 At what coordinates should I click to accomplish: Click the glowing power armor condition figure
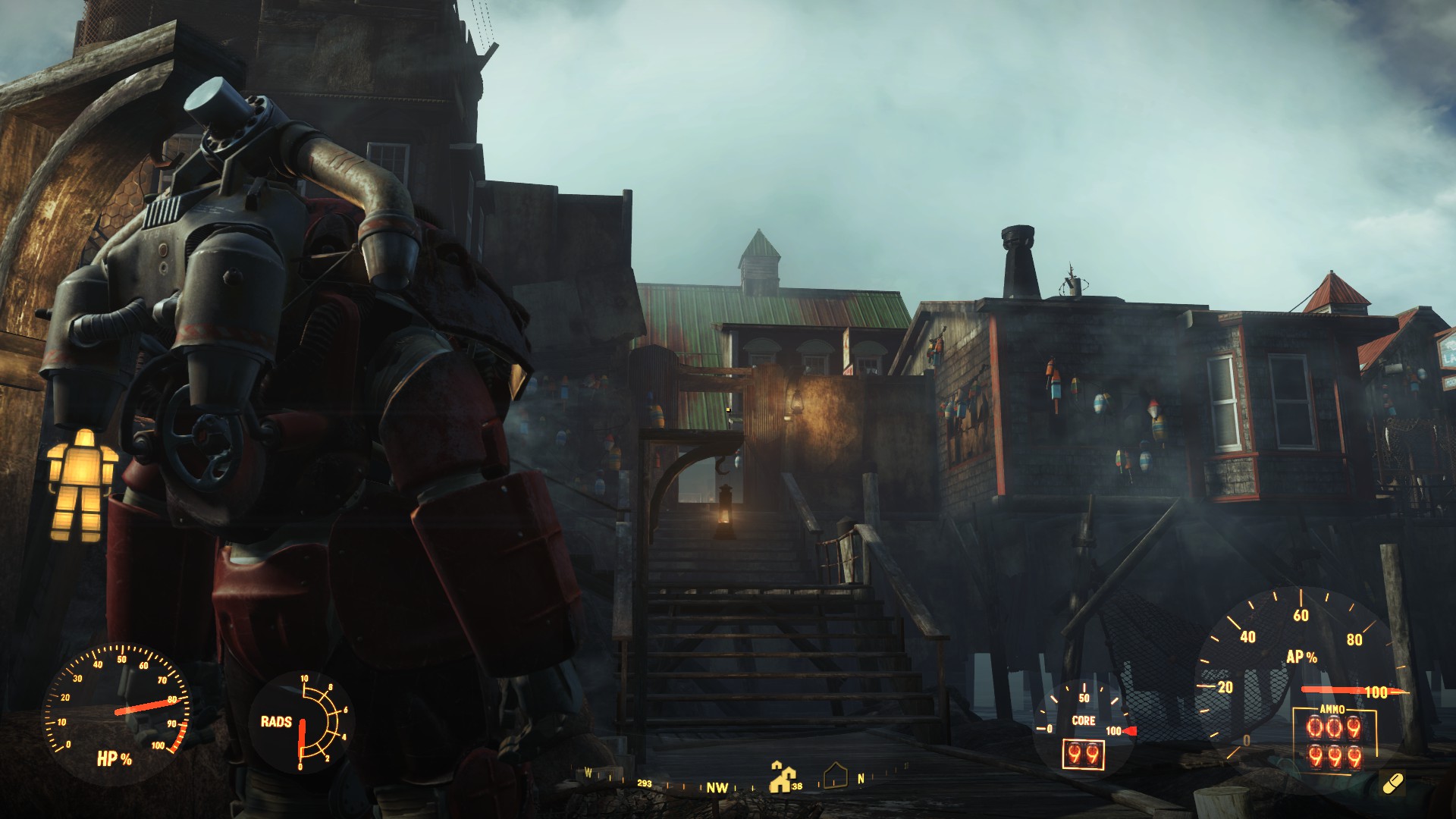(x=83, y=484)
